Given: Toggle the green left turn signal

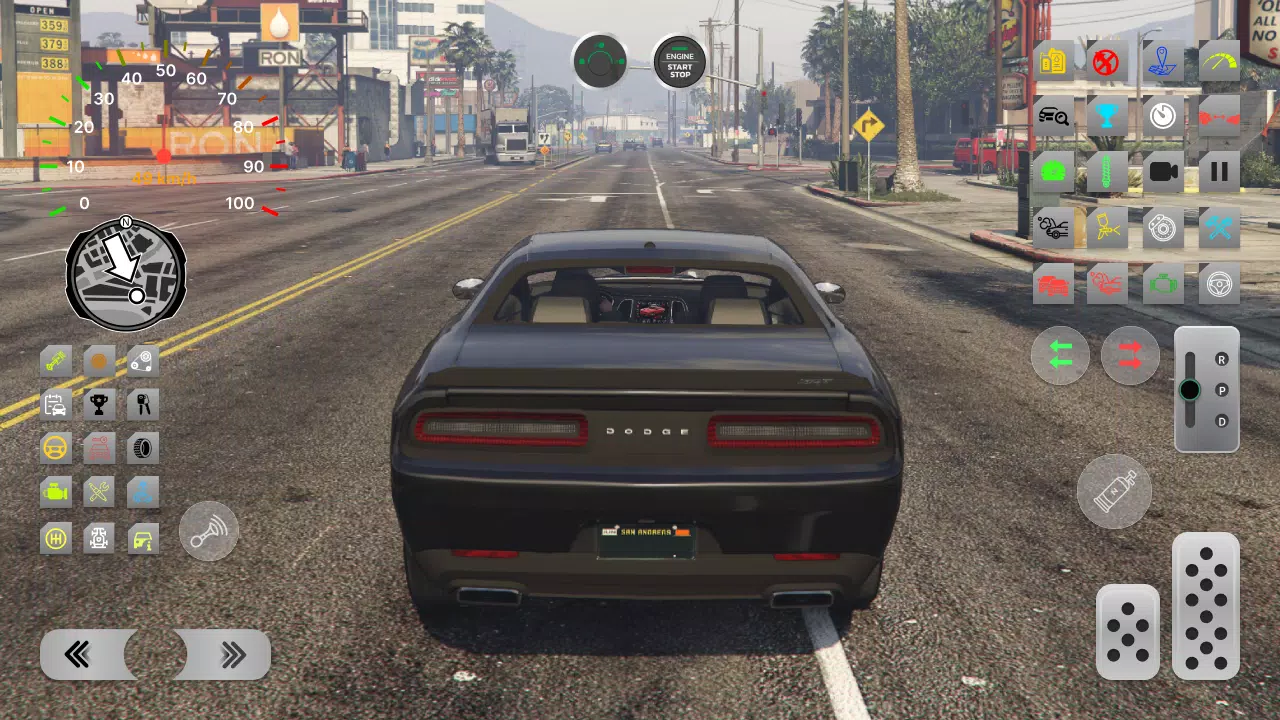Looking at the screenshot, I should point(1059,356).
